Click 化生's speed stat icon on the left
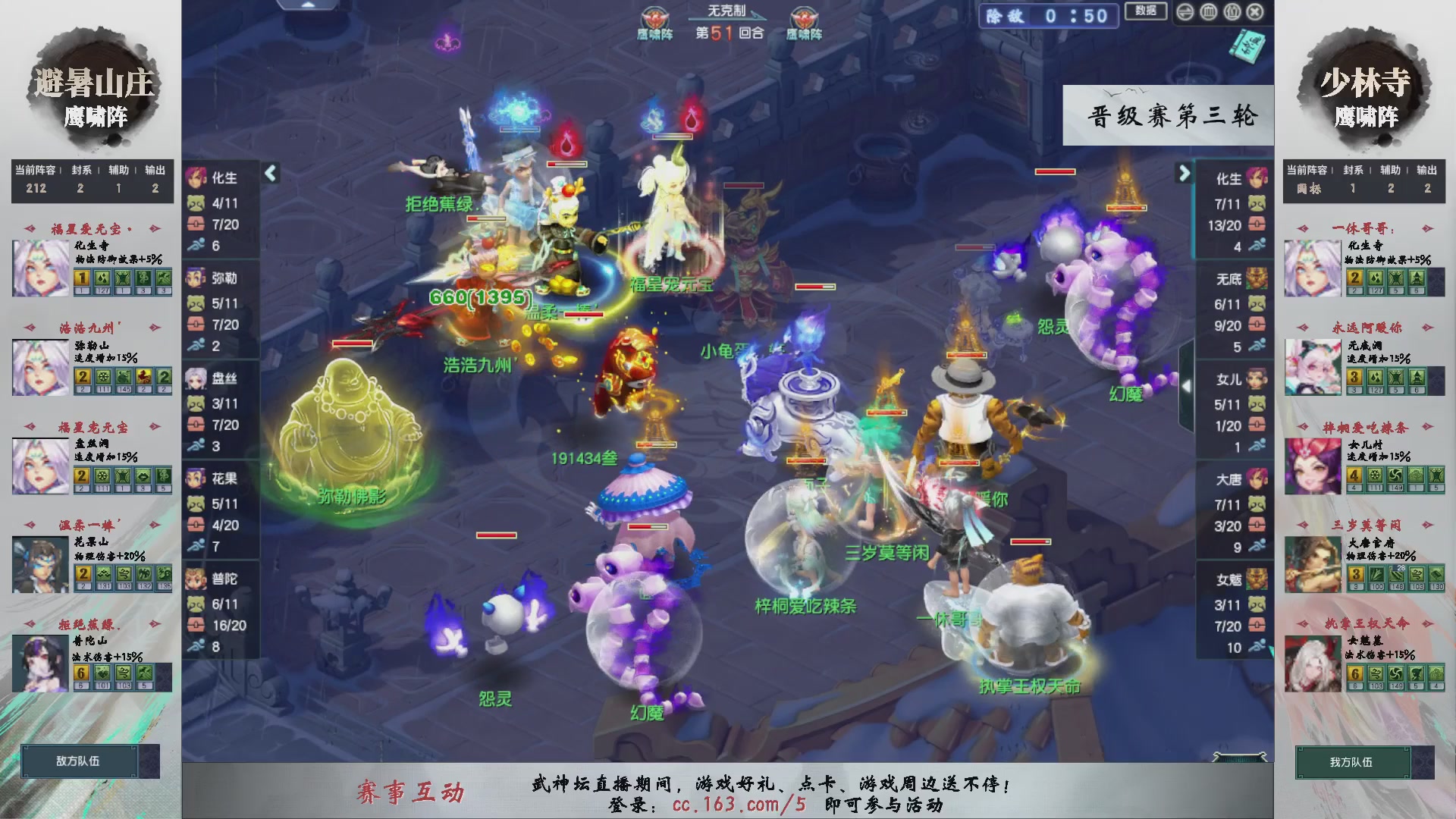The height and width of the screenshot is (819, 1456). pyautogui.click(x=196, y=244)
